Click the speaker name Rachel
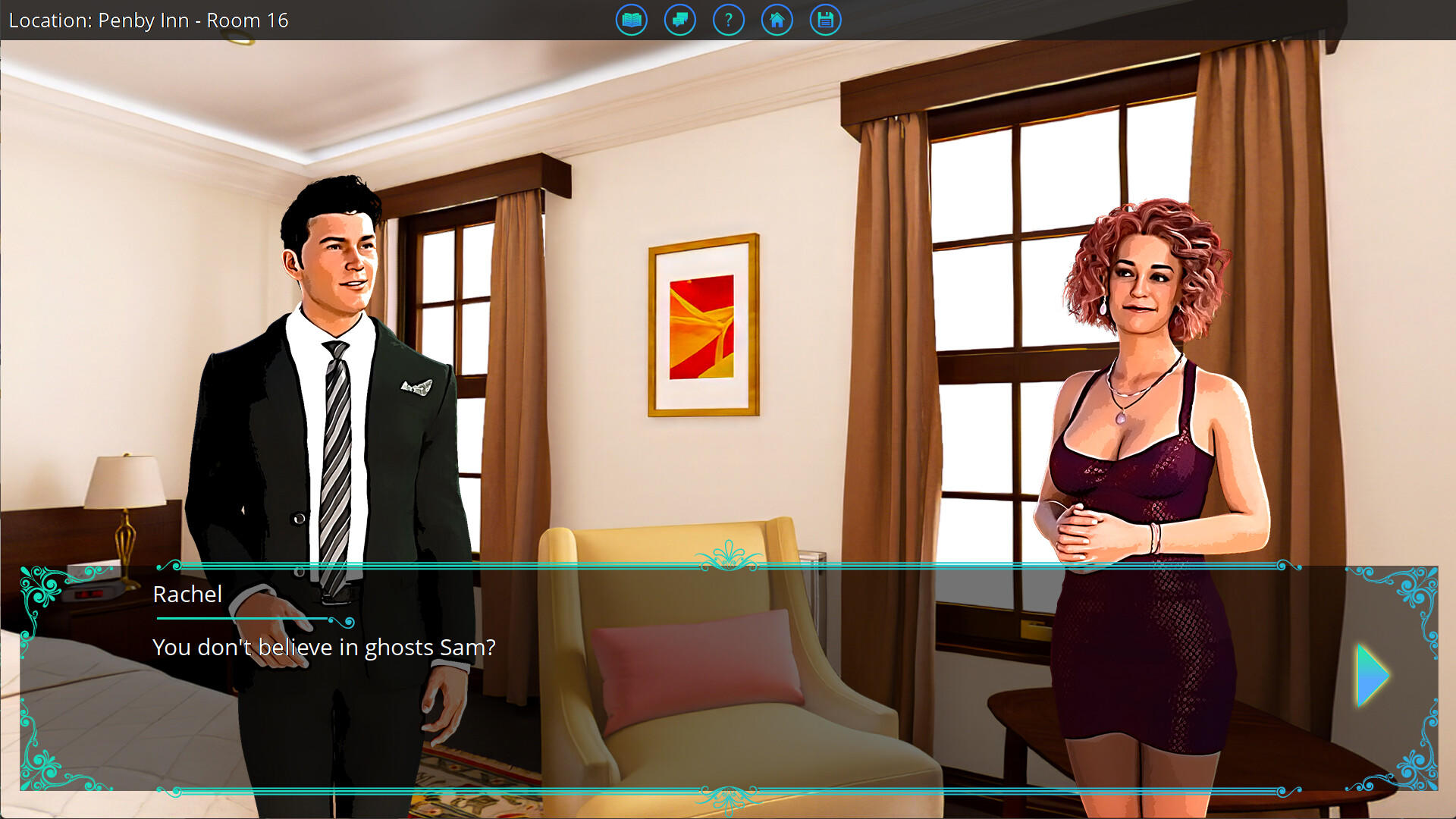 [187, 595]
